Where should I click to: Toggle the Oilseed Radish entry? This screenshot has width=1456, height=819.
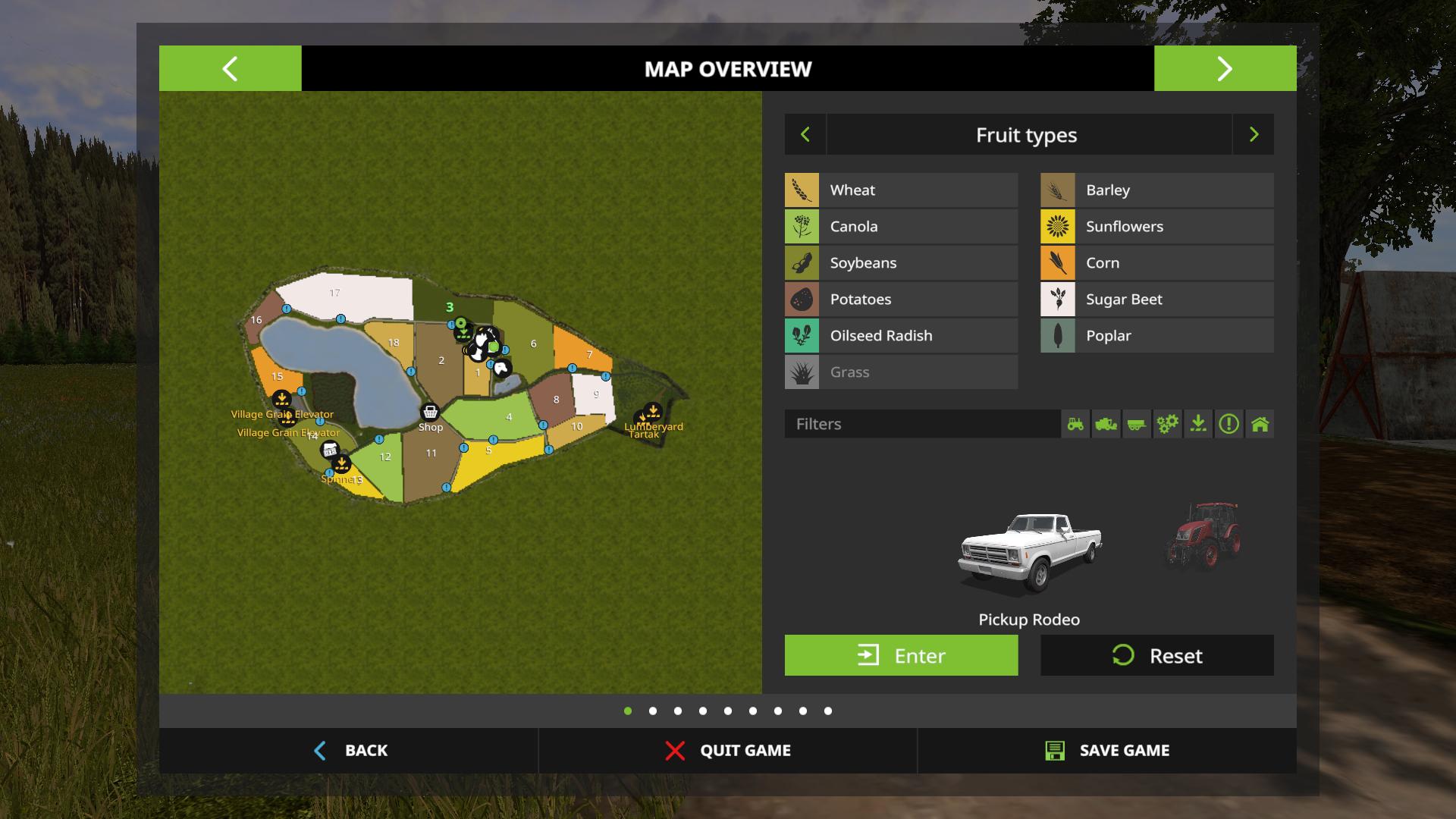(901, 335)
